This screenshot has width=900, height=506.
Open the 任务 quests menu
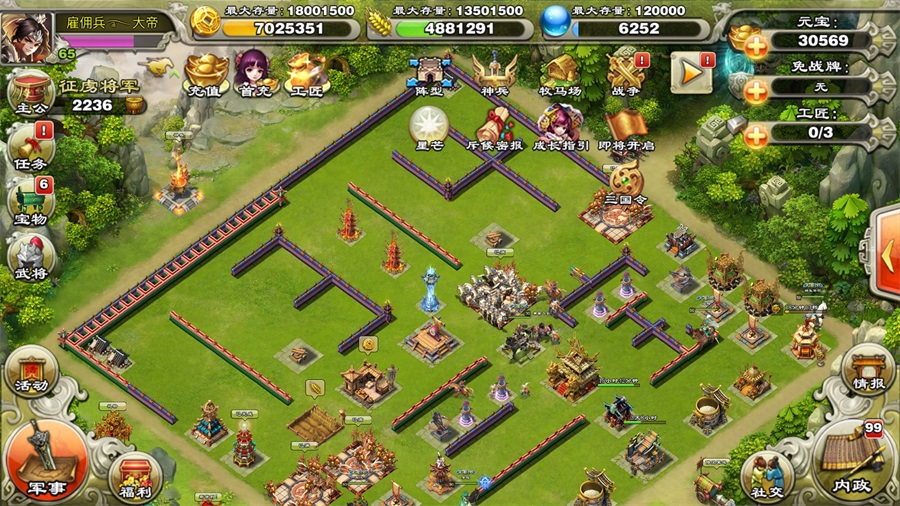pyautogui.click(x=30, y=145)
